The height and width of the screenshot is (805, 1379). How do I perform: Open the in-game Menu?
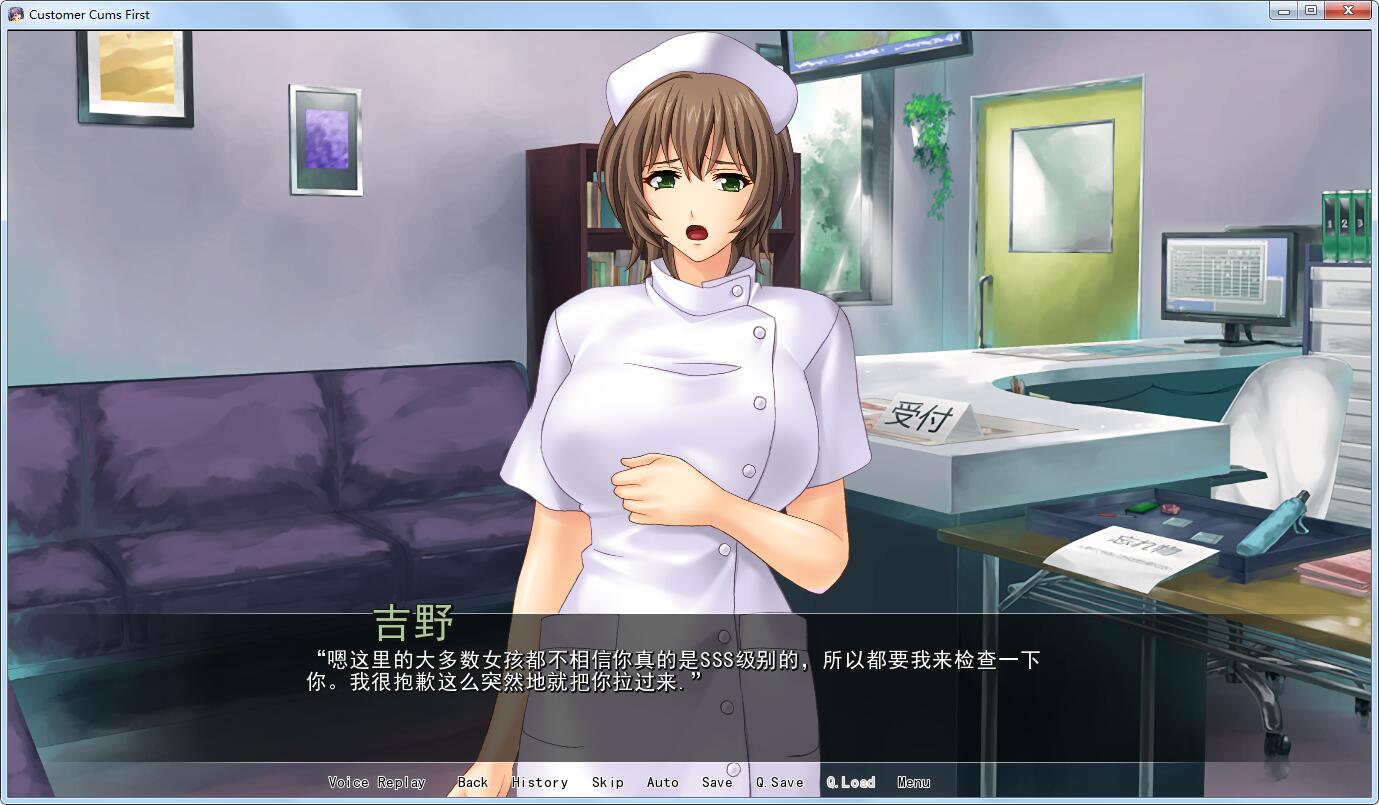coord(912,782)
